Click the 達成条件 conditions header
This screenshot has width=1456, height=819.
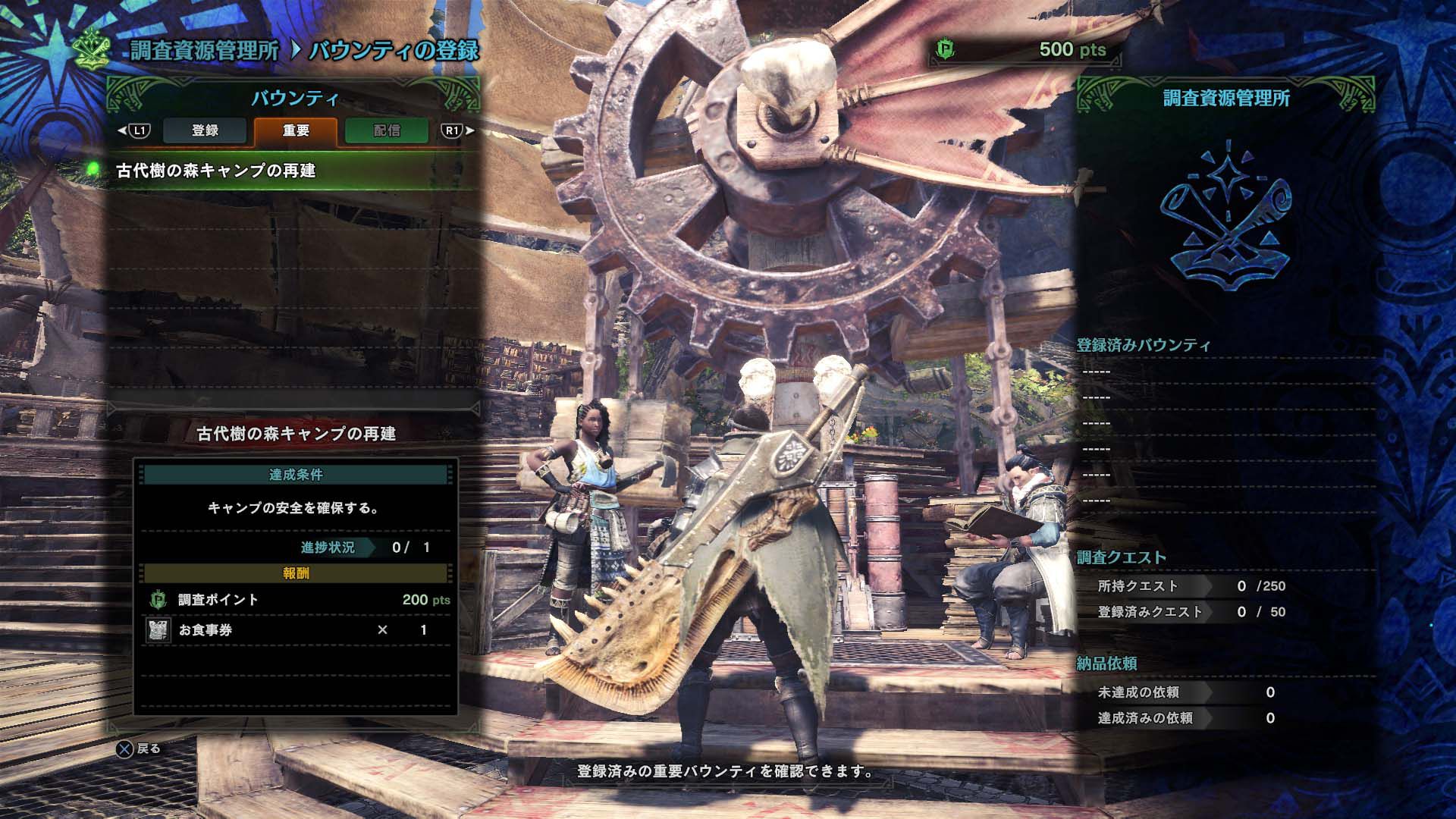point(298,474)
